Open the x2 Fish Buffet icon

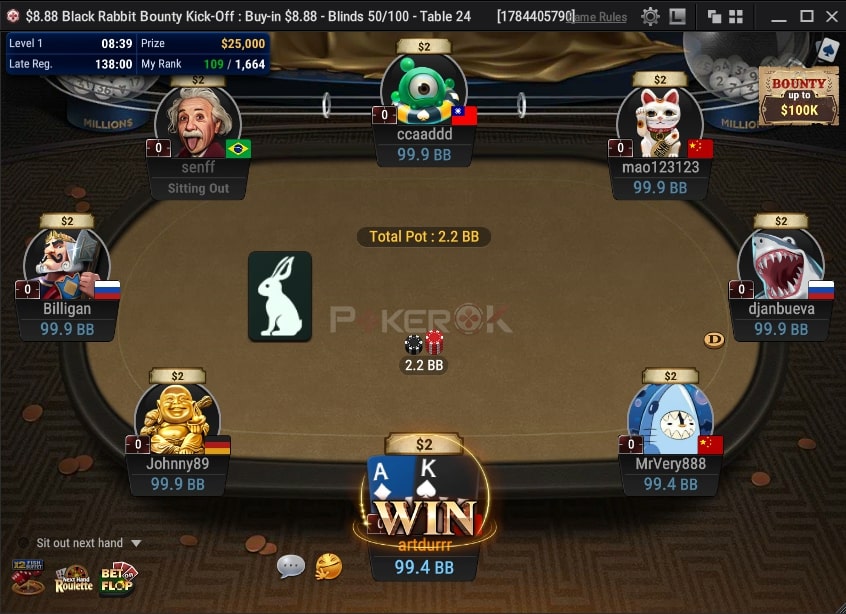(27, 577)
